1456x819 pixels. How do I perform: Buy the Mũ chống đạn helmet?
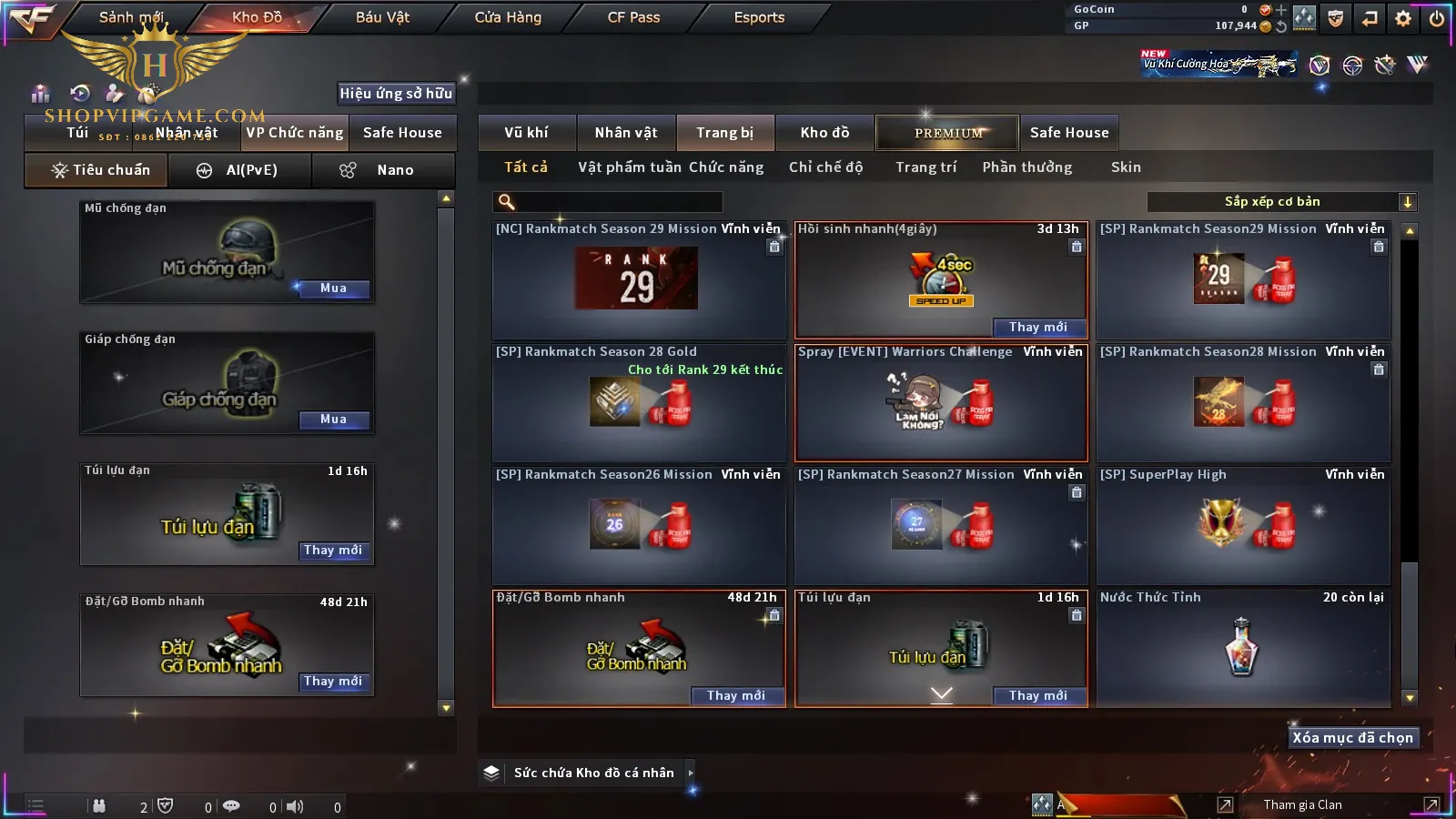pos(333,288)
